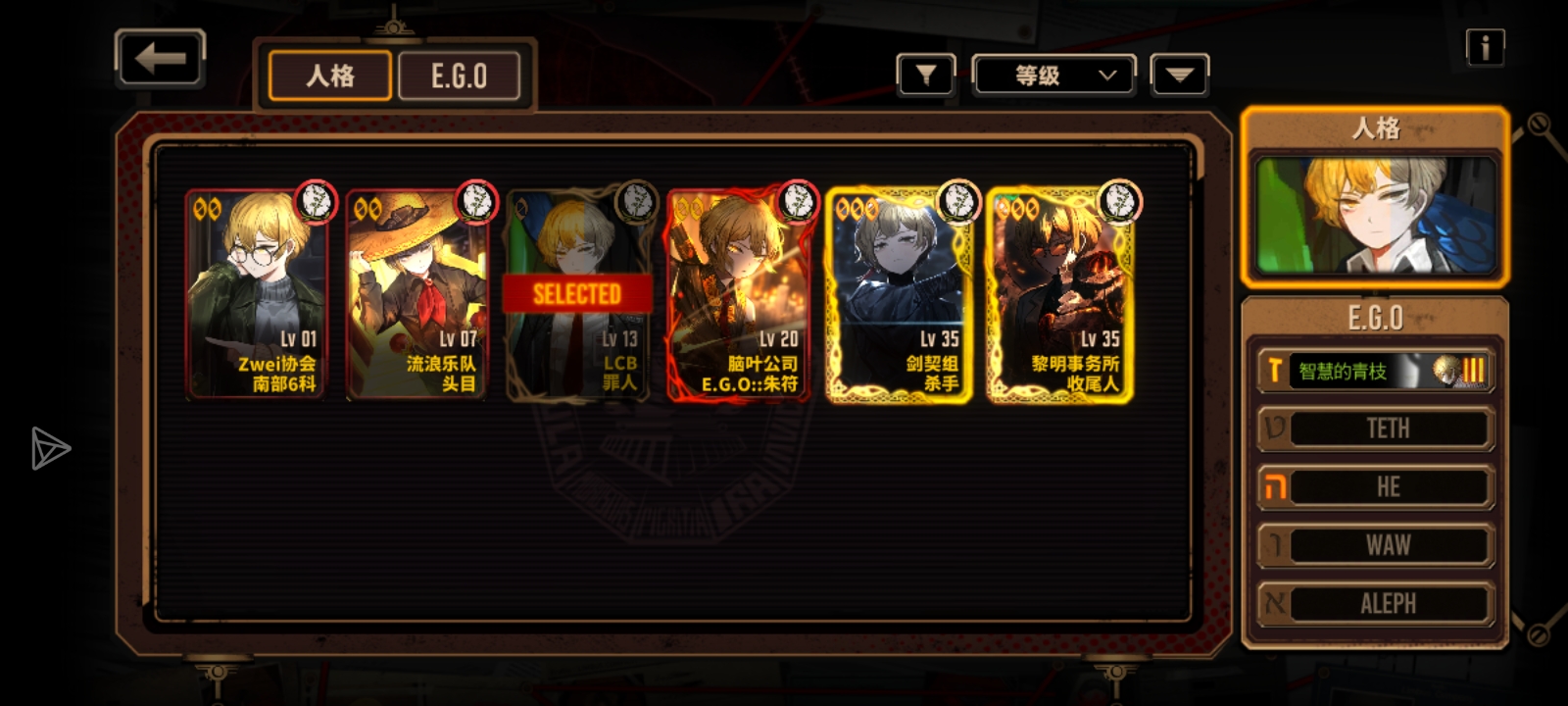This screenshot has width=1568, height=706.
Task: Open the ALEPH E.G.O slot
Action: point(1375,603)
